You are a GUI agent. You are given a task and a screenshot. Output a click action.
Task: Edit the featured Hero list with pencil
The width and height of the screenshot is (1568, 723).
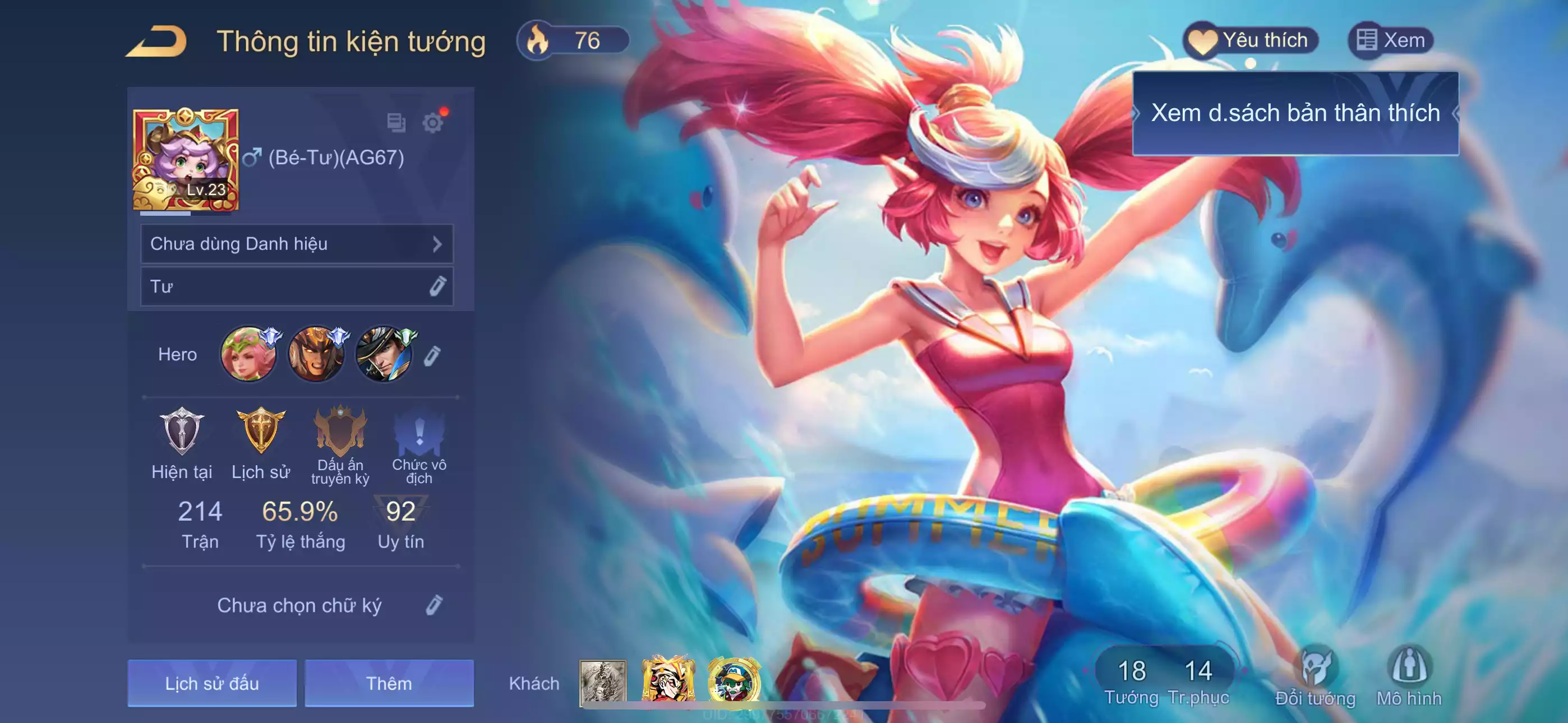tap(432, 355)
